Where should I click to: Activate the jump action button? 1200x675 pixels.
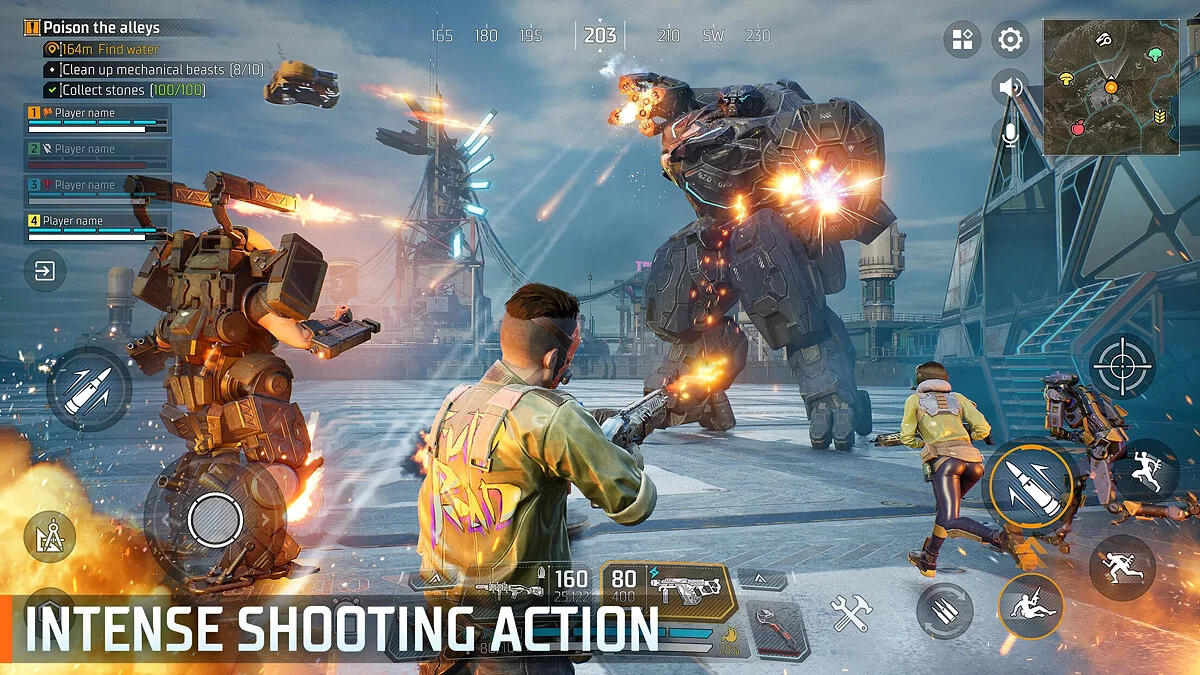point(1146,472)
